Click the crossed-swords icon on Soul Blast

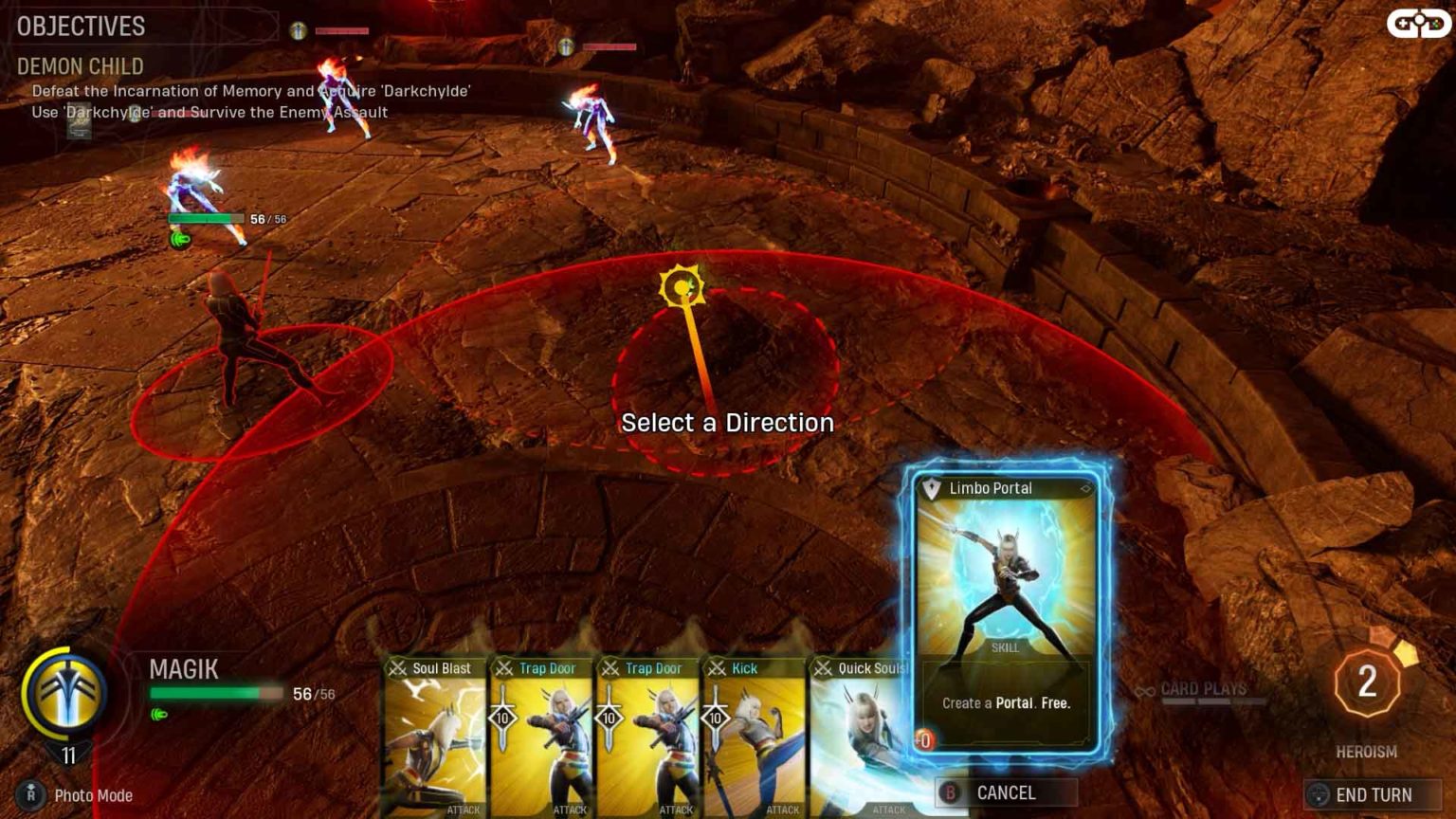coord(399,668)
